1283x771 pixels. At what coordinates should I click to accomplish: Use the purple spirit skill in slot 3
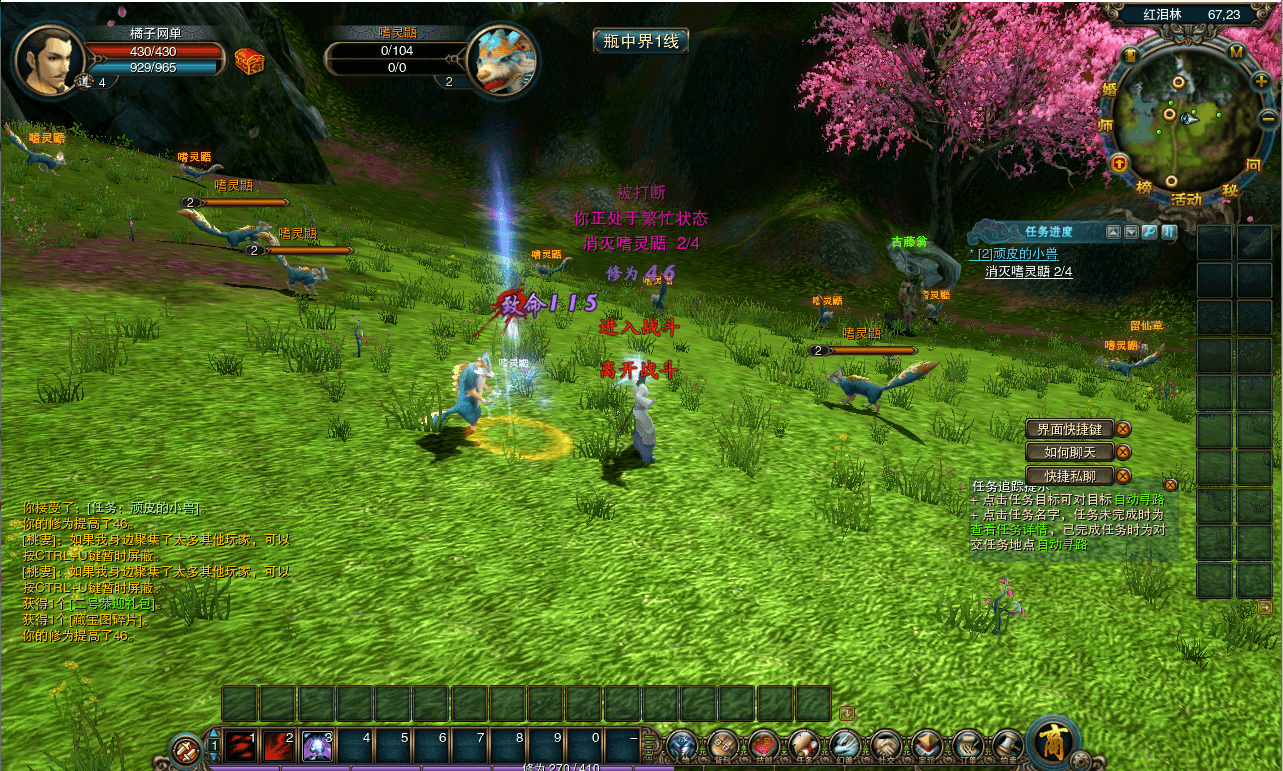[318, 746]
